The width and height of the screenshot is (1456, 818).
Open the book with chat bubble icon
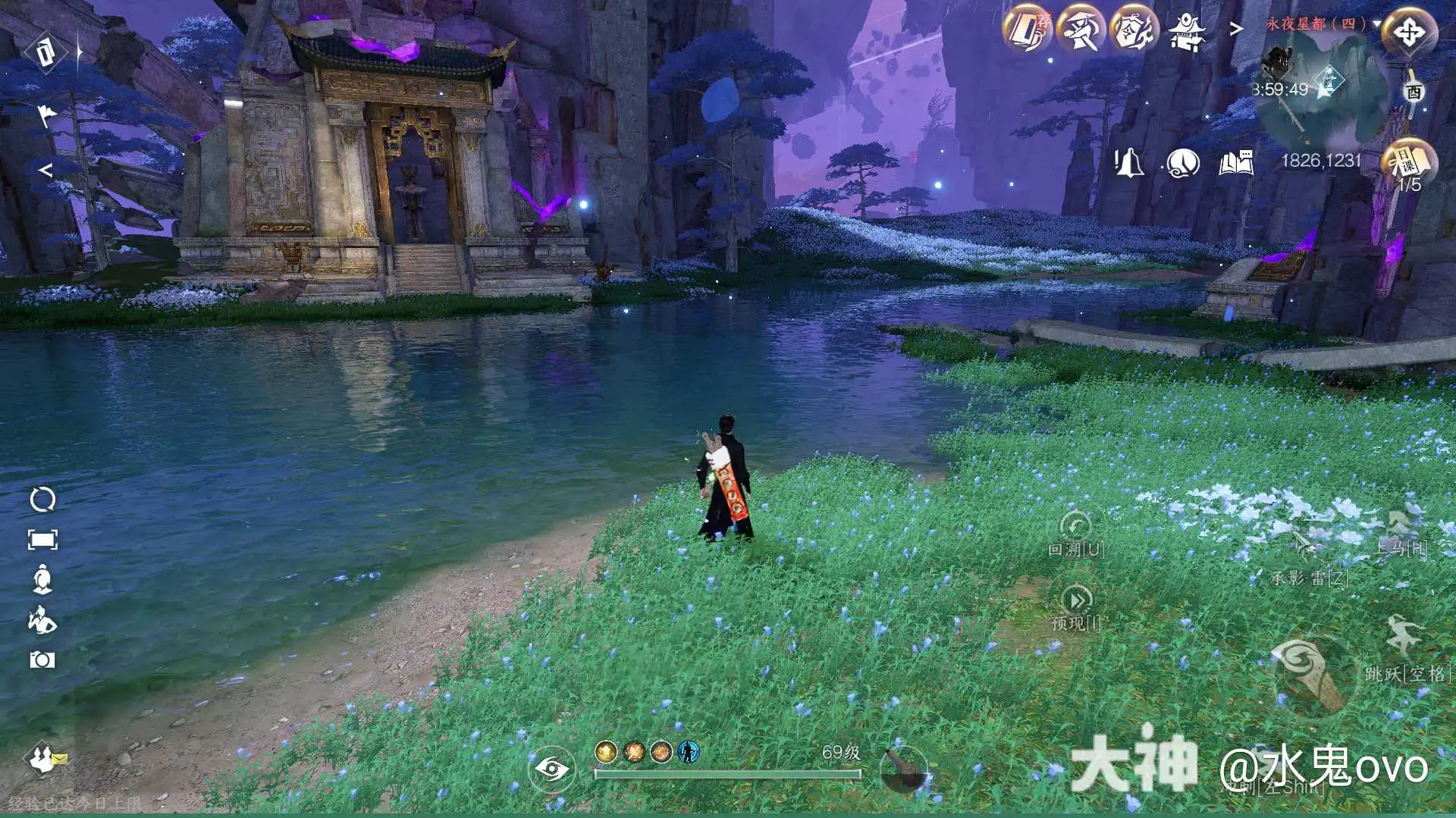click(x=1235, y=162)
